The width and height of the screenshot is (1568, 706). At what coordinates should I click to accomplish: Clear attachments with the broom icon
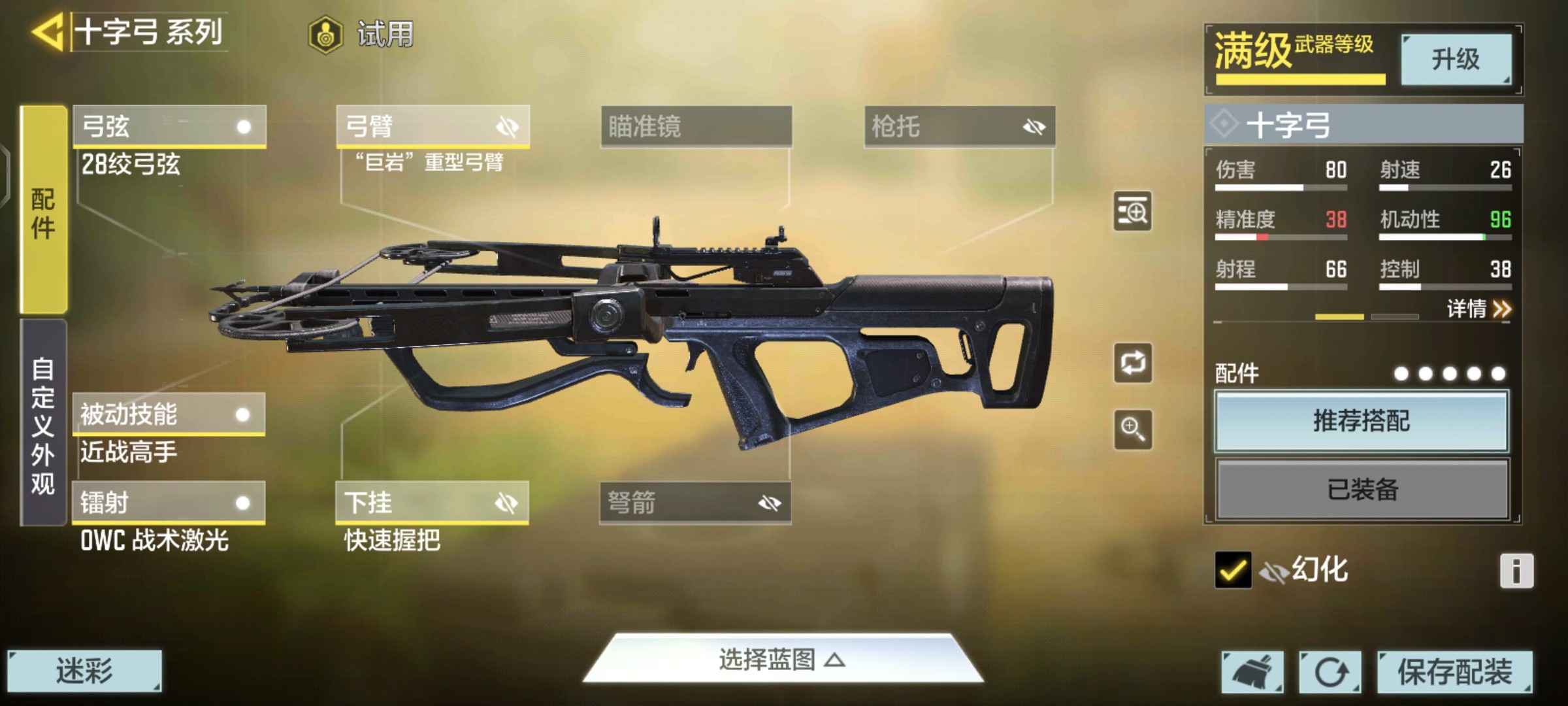point(1252,671)
